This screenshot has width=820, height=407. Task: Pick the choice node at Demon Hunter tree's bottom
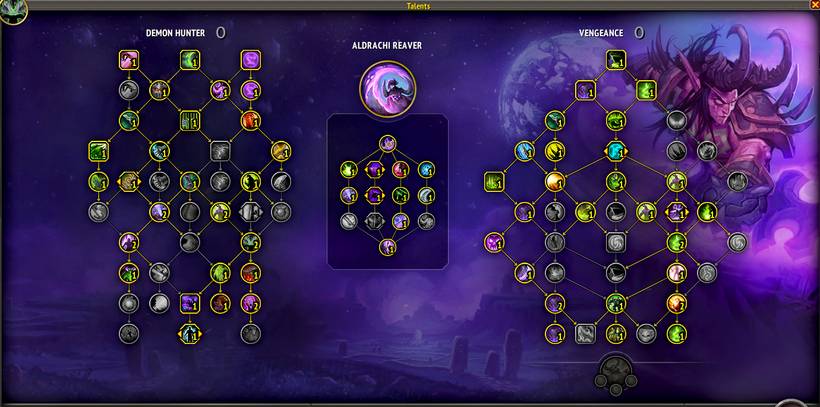point(189,333)
